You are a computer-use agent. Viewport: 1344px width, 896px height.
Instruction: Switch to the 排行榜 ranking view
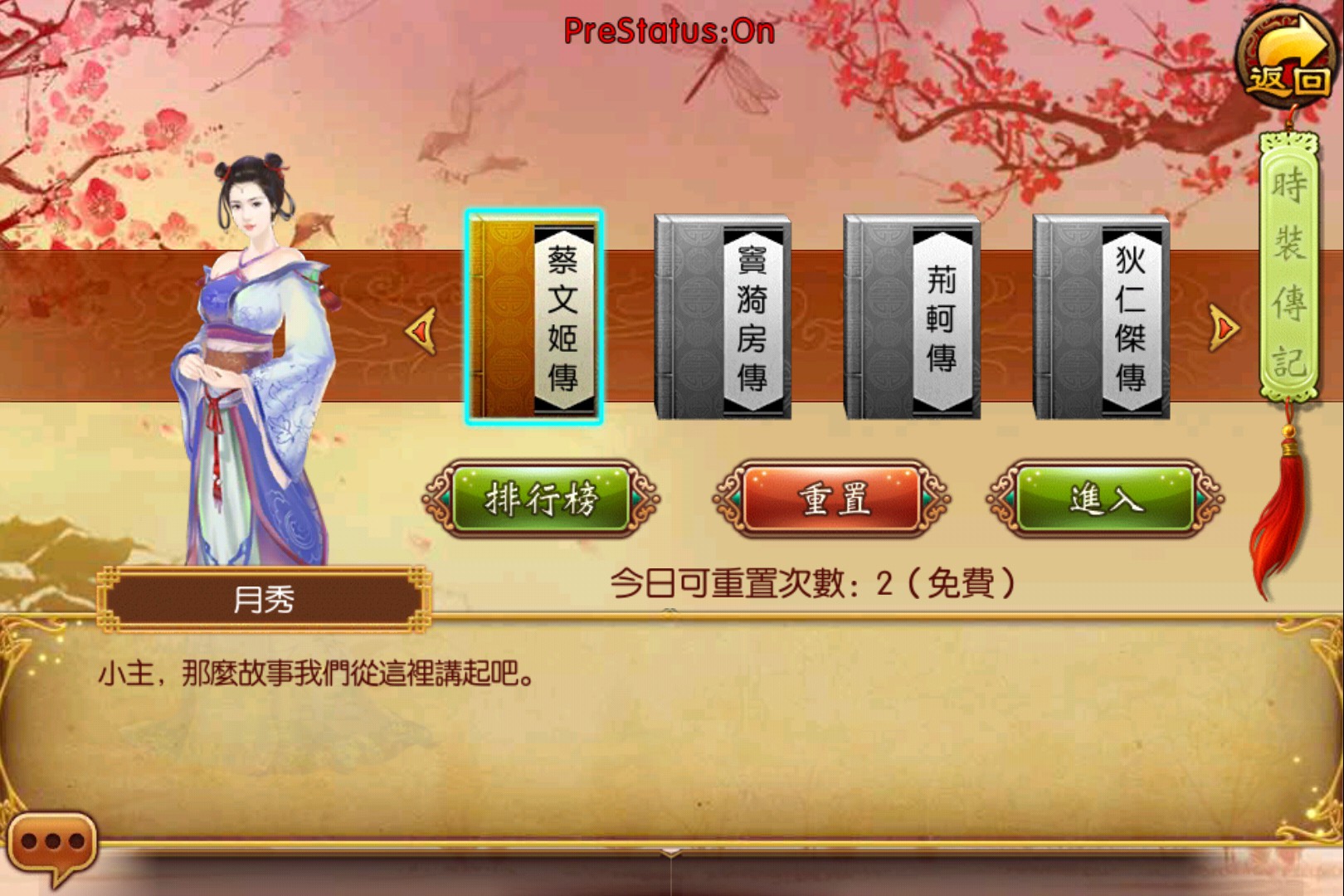(x=539, y=499)
